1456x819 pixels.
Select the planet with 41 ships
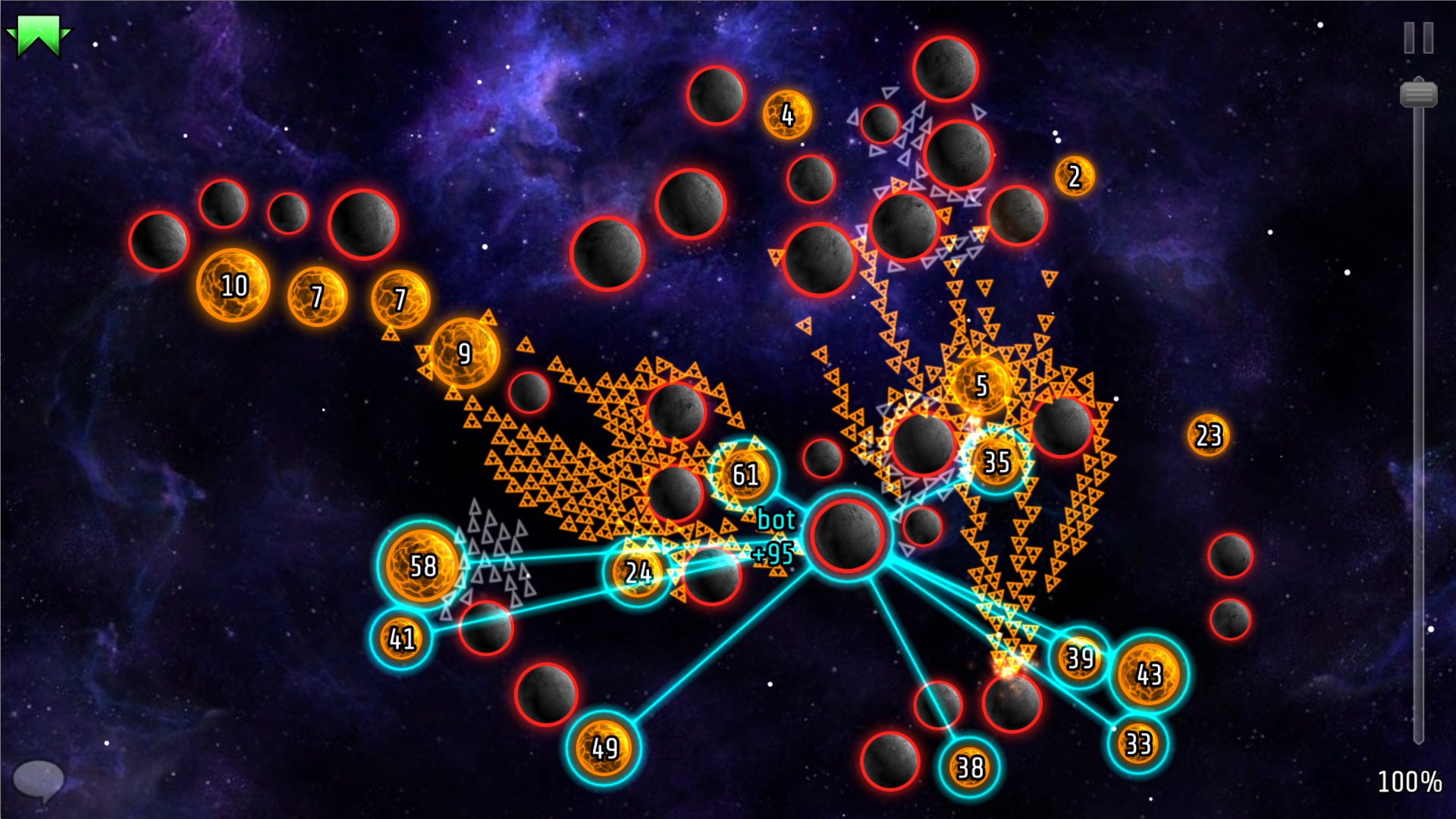[x=401, y=639]
